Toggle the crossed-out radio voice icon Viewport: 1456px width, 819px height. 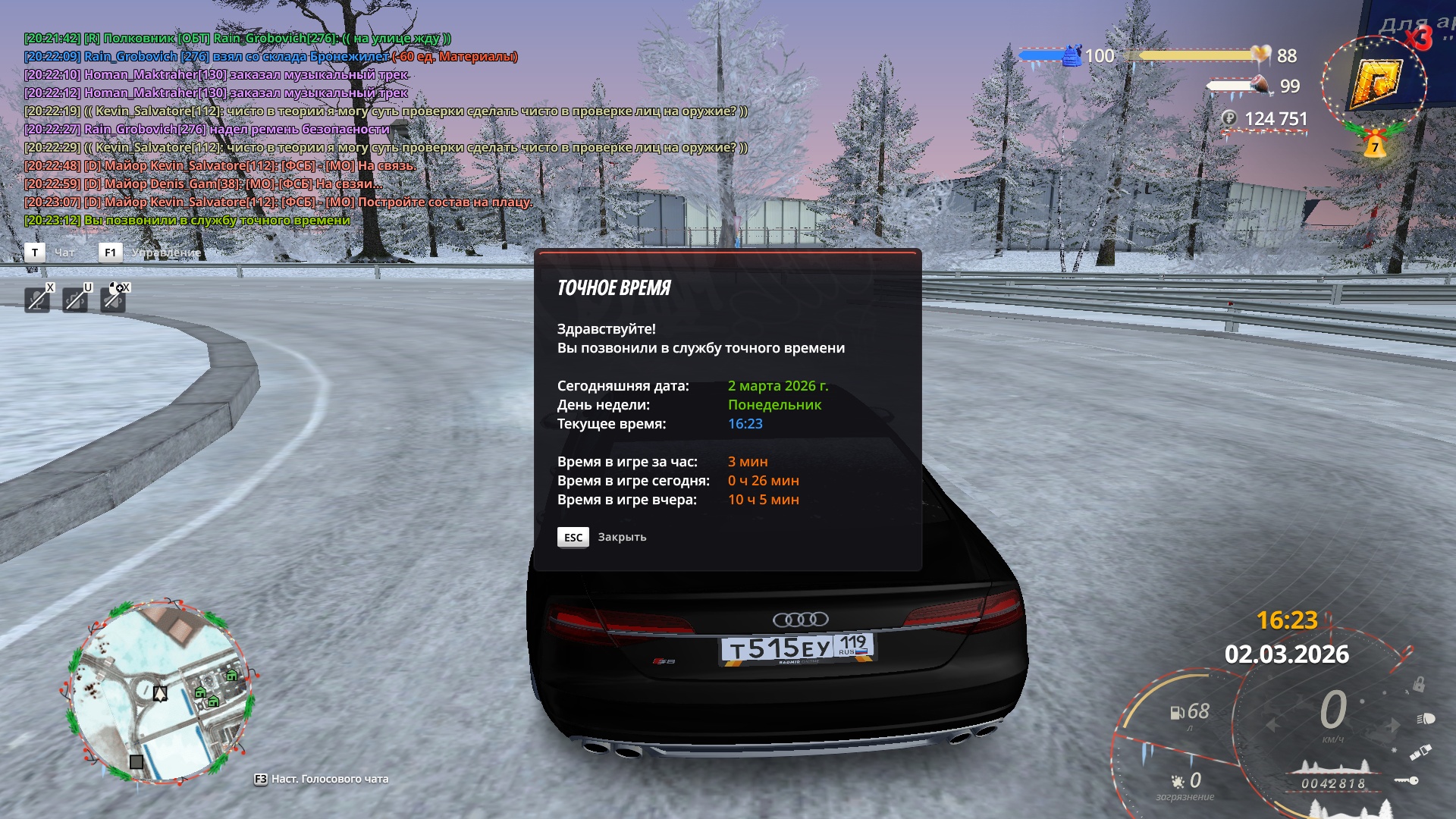tap(75, 300)
